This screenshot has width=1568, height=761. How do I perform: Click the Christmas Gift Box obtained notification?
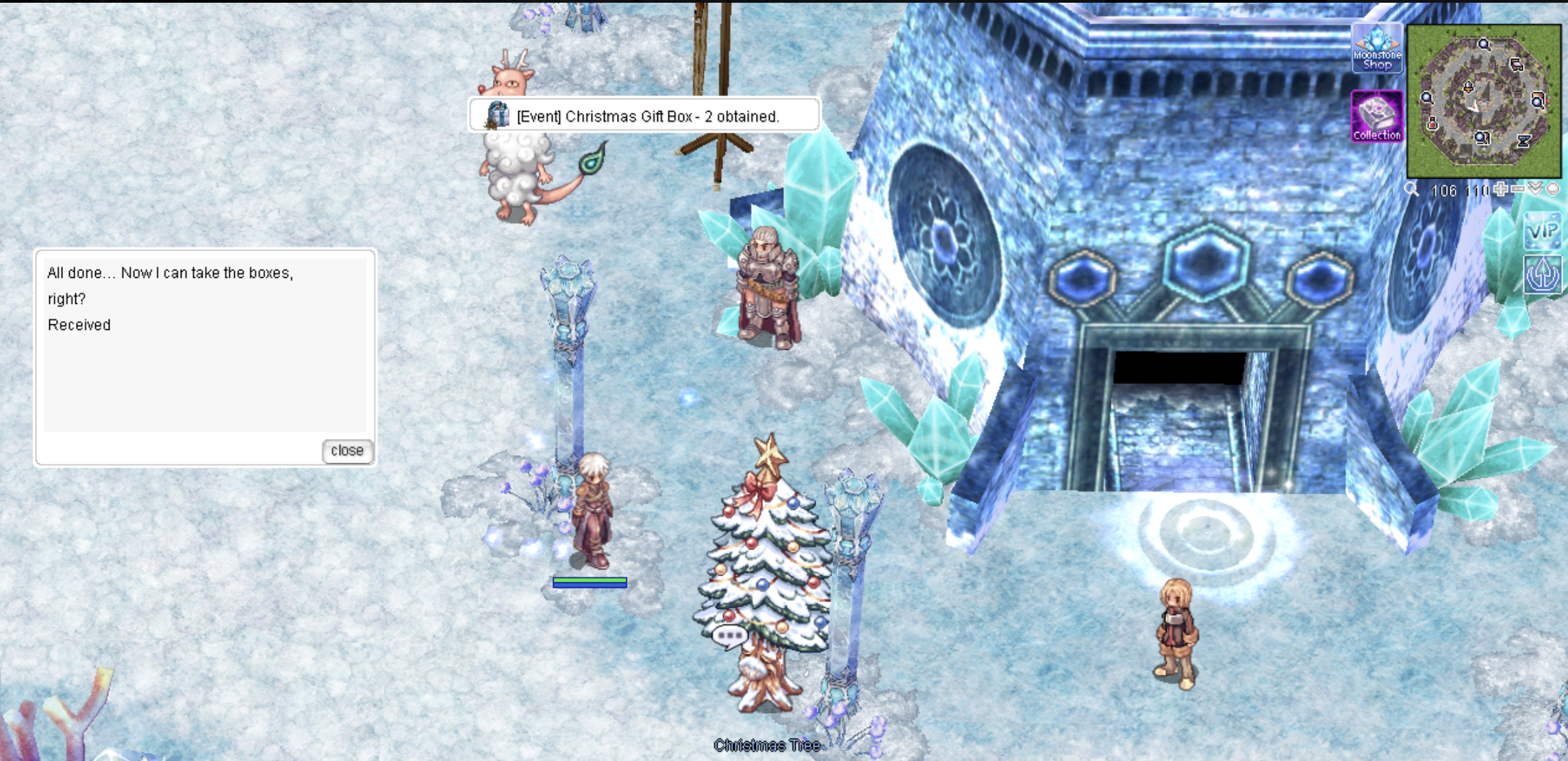[644, 116]
